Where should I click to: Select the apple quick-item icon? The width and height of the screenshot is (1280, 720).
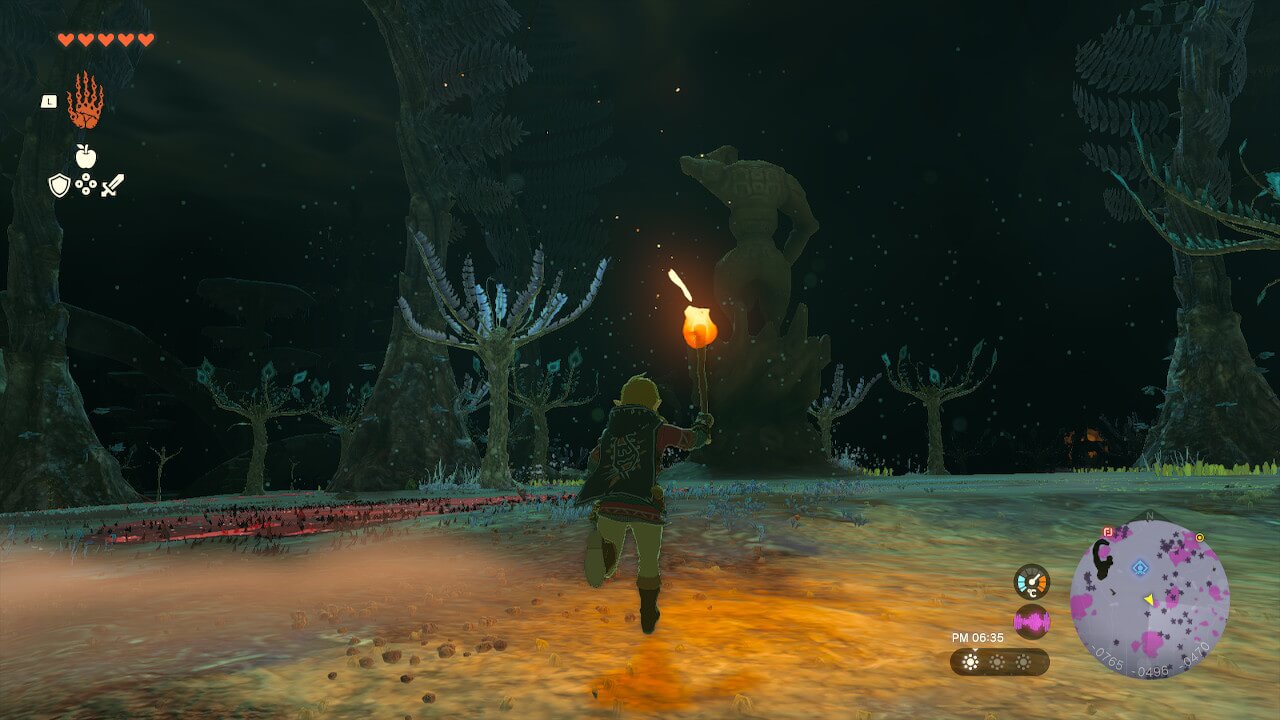86,156
